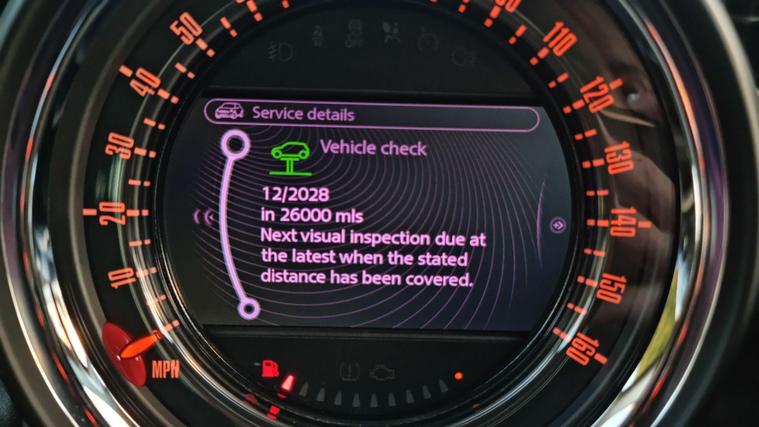Go back using the left chevron
Viewport: 759px width, 427px height.
tap(209, 215)
